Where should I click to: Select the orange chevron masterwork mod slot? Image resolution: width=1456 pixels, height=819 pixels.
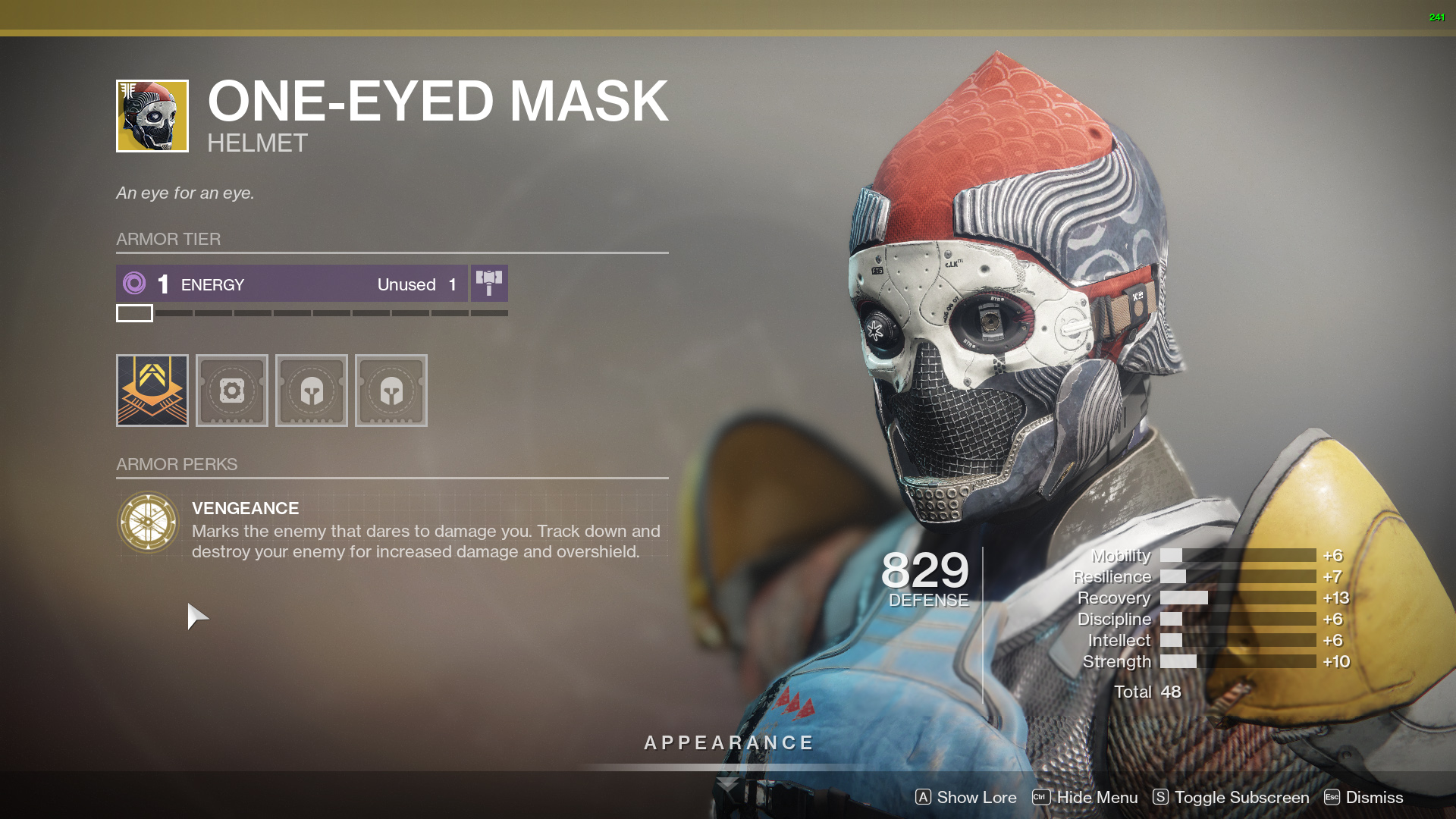click(152, 391)
